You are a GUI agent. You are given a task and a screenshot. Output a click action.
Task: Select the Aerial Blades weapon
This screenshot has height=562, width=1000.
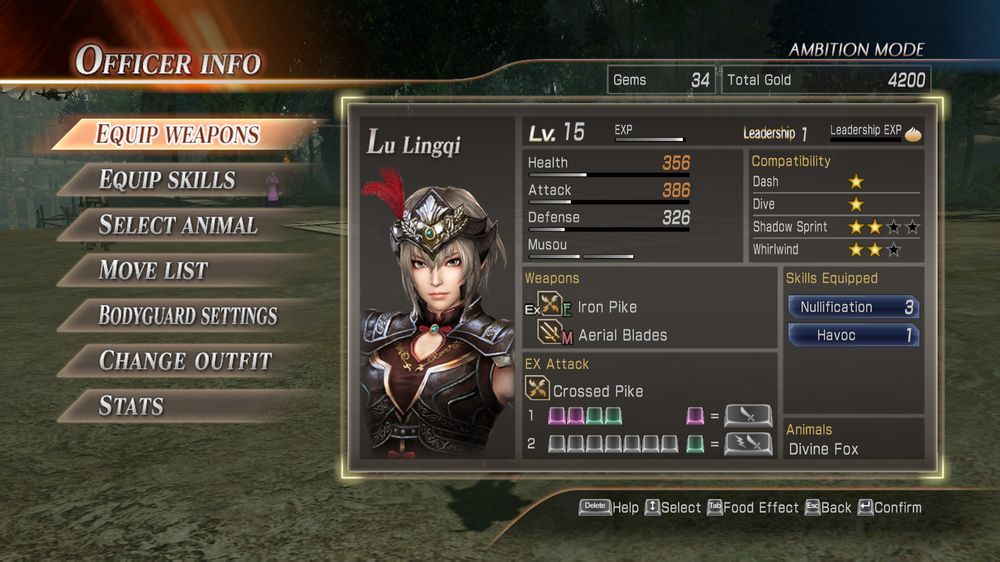[x=622, y=335]
